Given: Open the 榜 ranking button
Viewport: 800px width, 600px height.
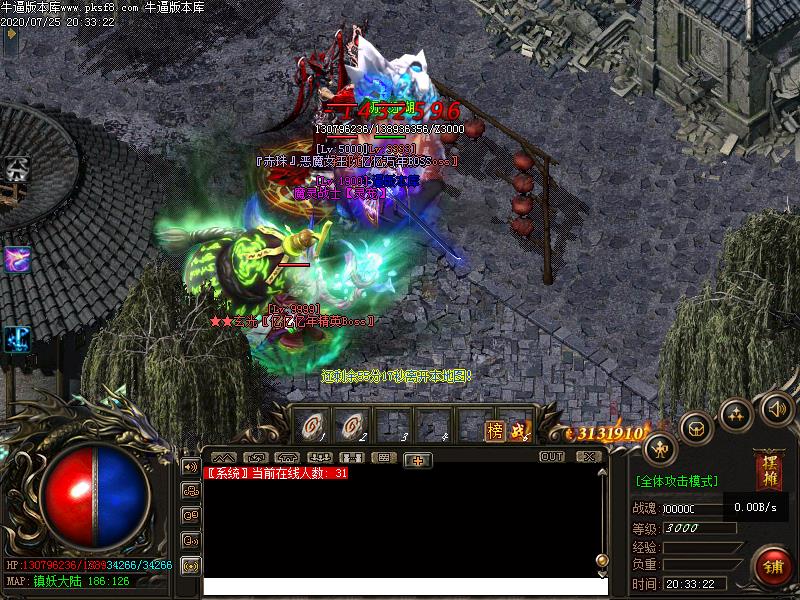Looking at the screenshot, I should pos(495,430).
